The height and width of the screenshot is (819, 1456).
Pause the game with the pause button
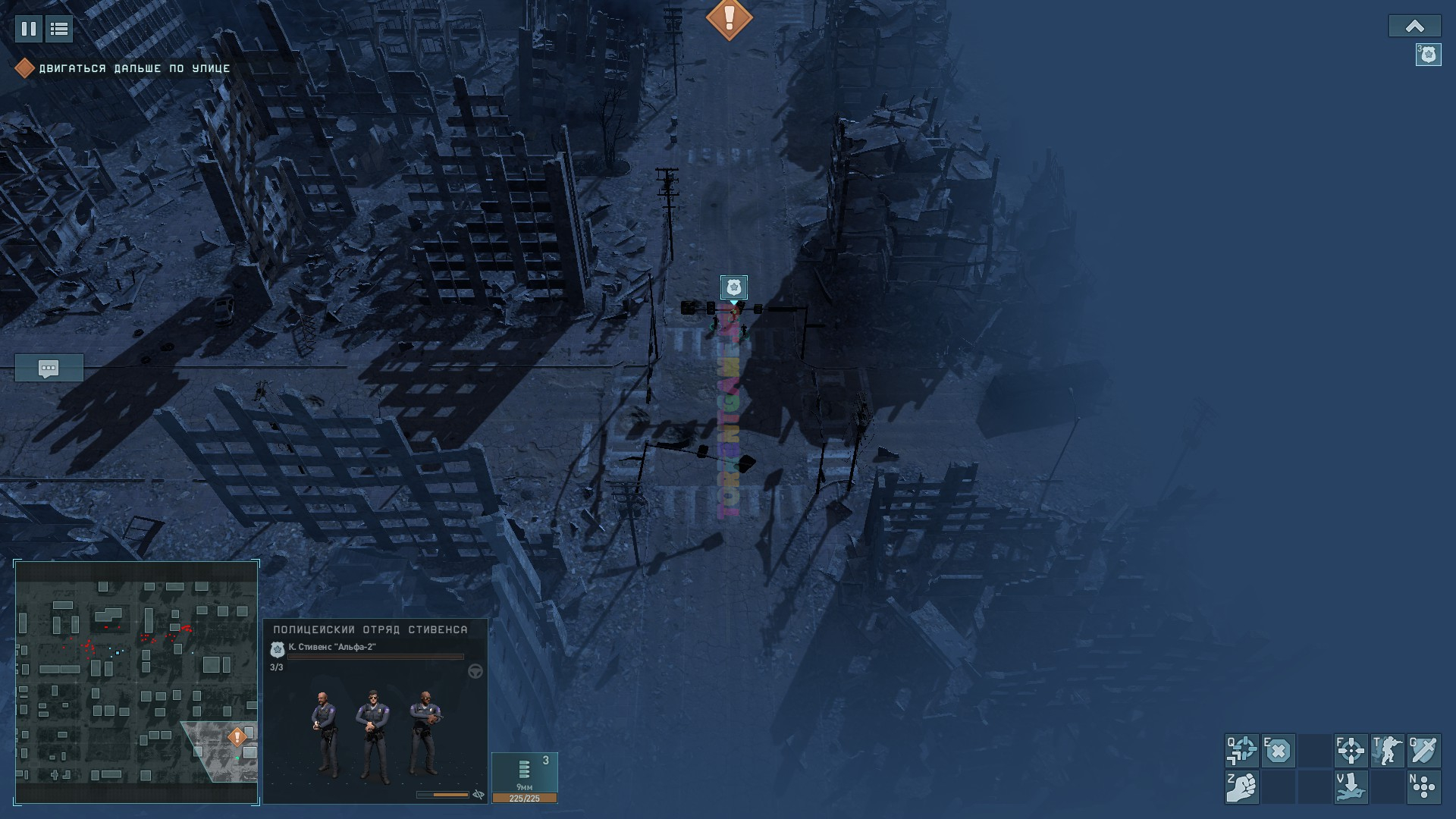click(29, 29)
